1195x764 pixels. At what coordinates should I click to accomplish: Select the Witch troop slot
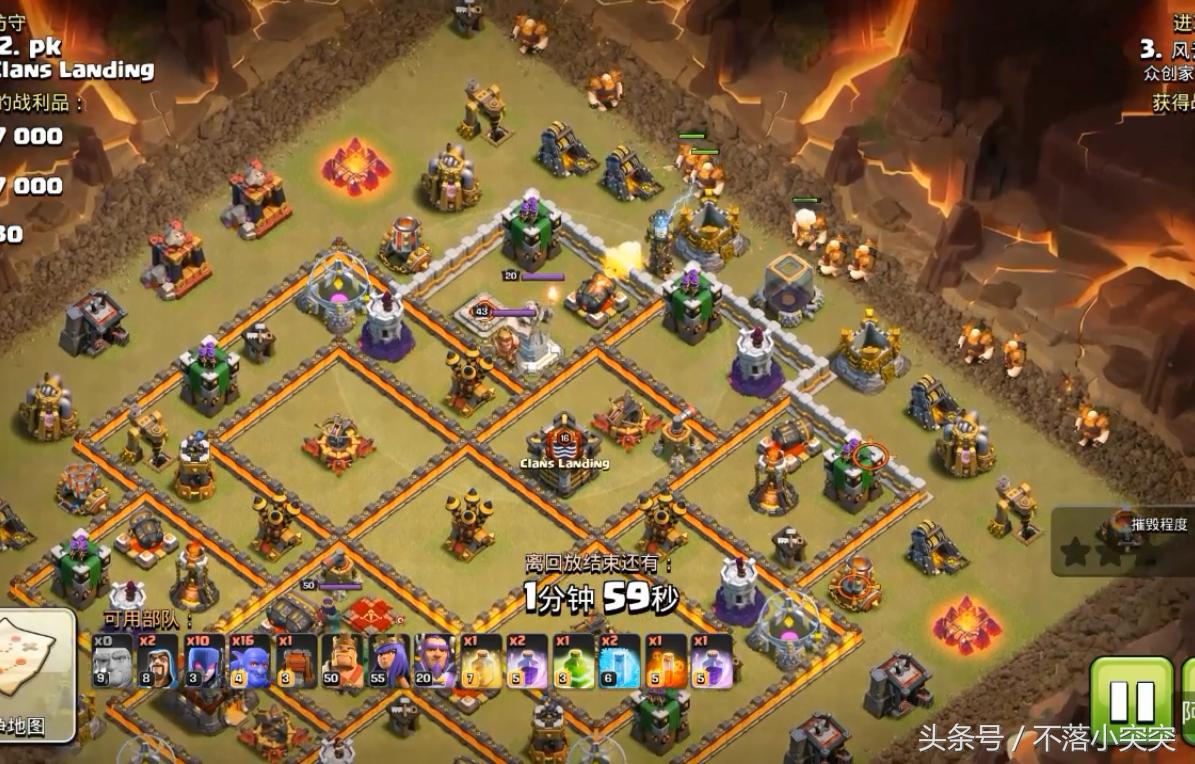[x=204, y=661]
